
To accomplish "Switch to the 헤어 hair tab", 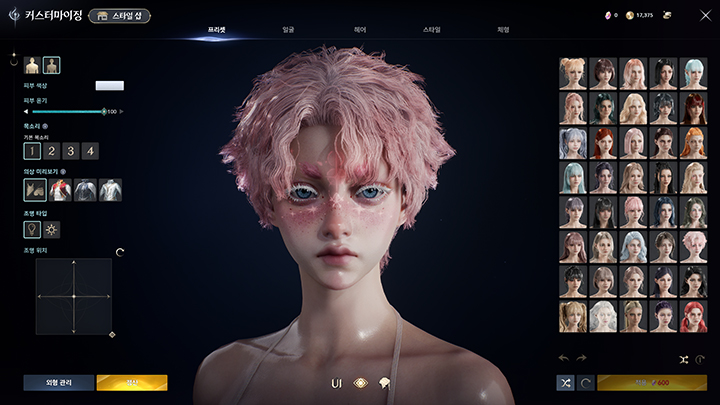I will [359, 30].
